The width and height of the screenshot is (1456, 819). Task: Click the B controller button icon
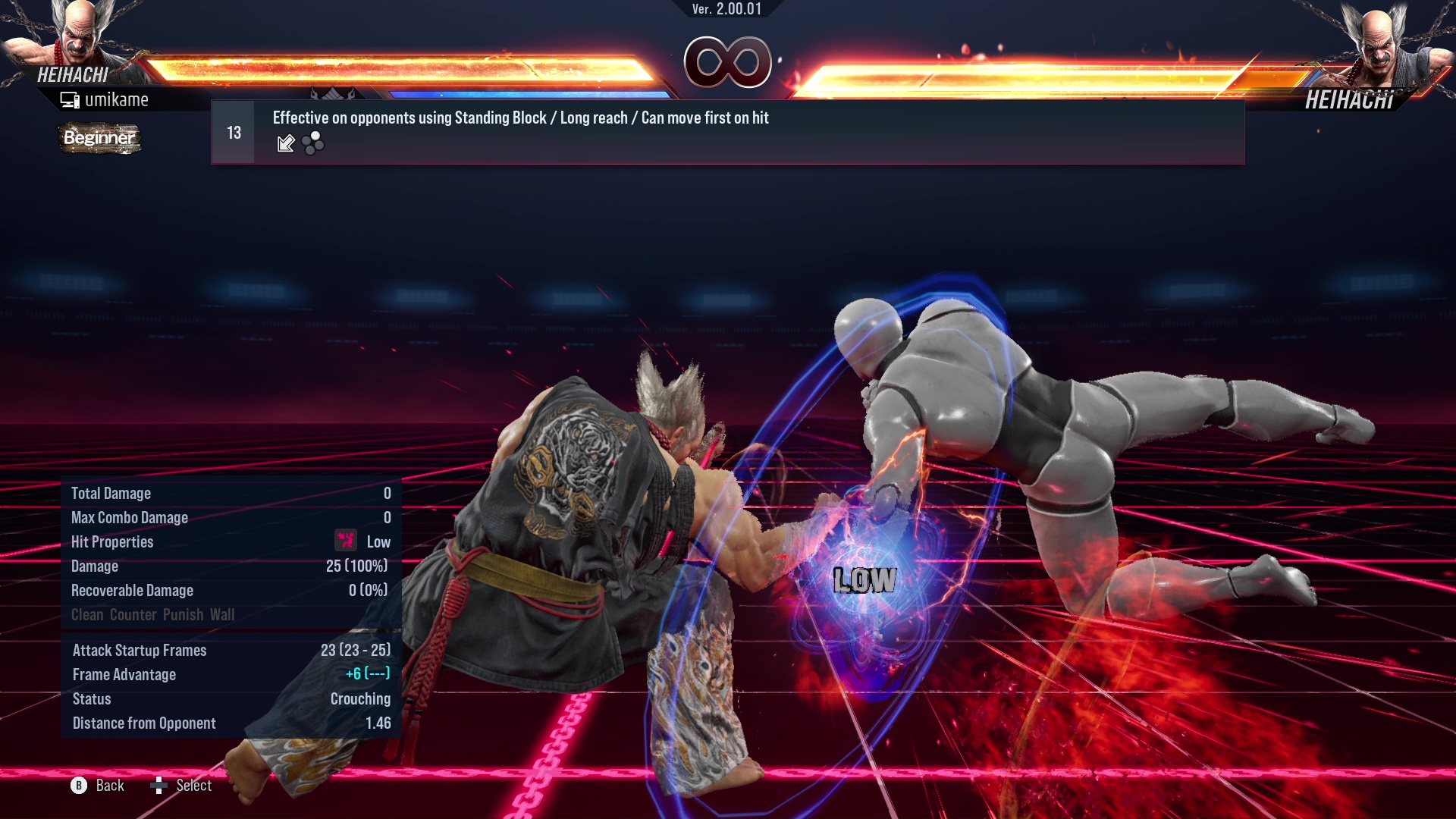coord(77,786)
